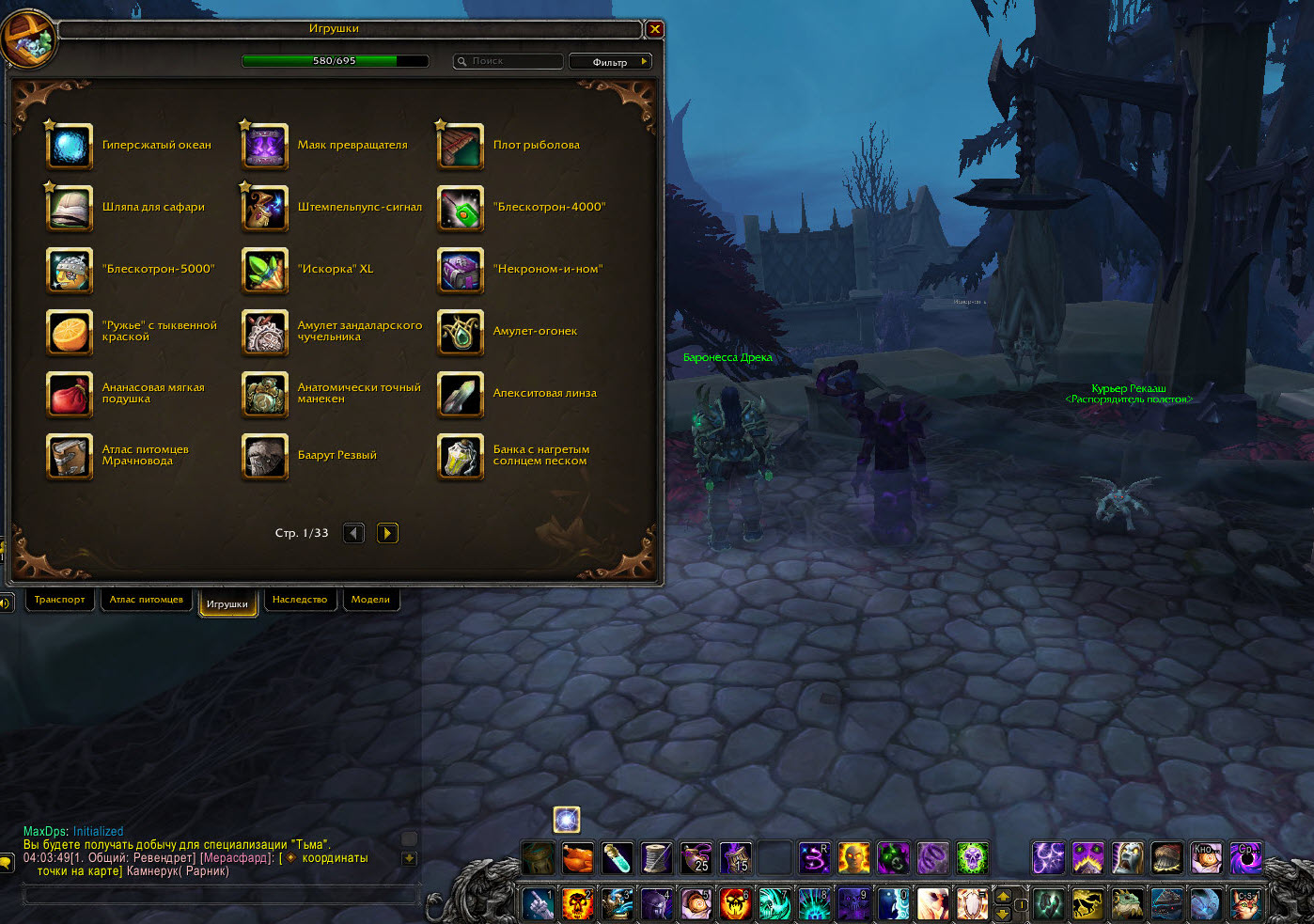Image resolution: width=1314 pixels, height=924 pixels.
Task: Open the Атлас питомцев tab
Action: 147,600
